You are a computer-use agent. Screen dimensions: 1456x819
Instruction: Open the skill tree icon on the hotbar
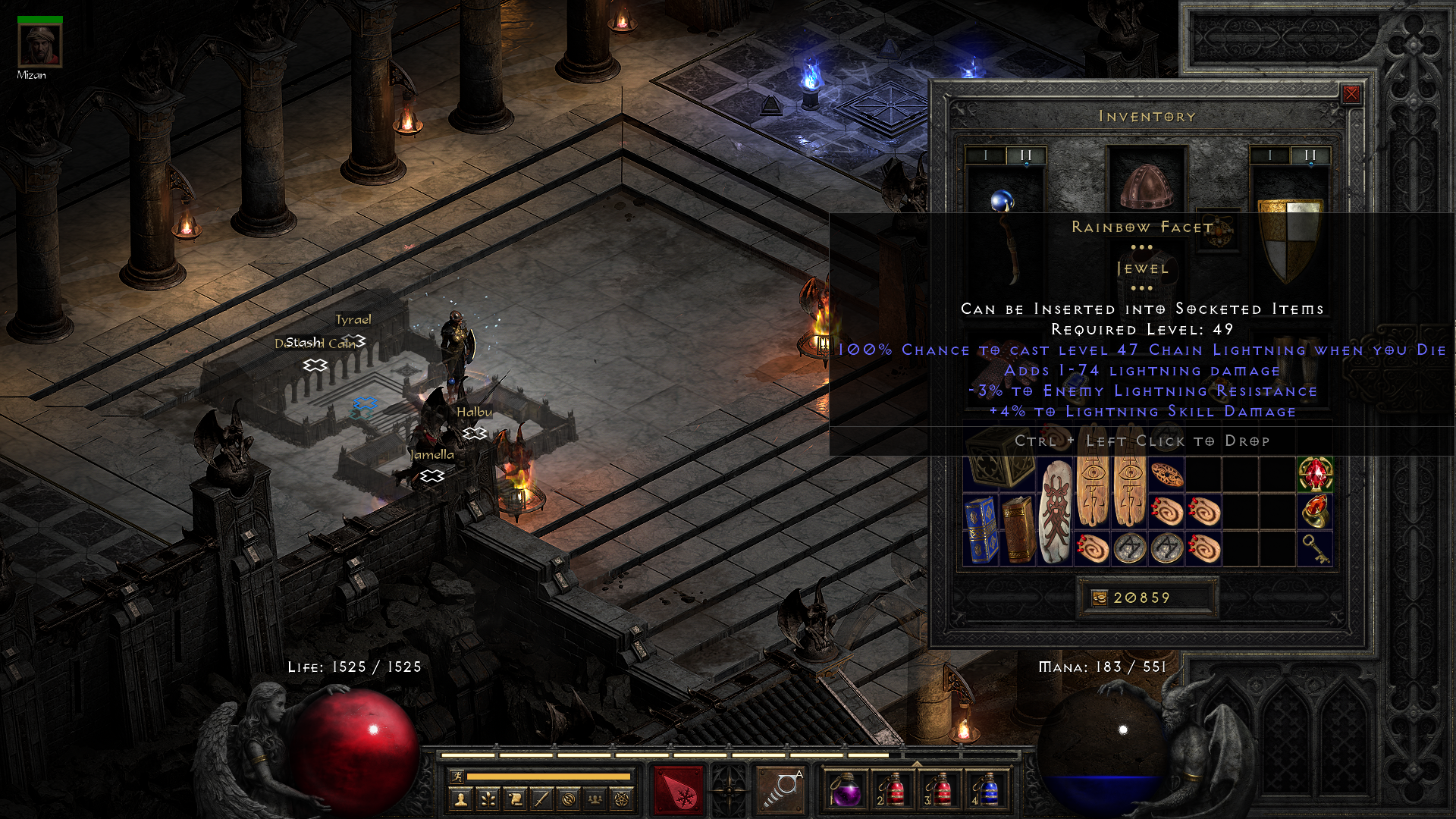tap(489, 801)
